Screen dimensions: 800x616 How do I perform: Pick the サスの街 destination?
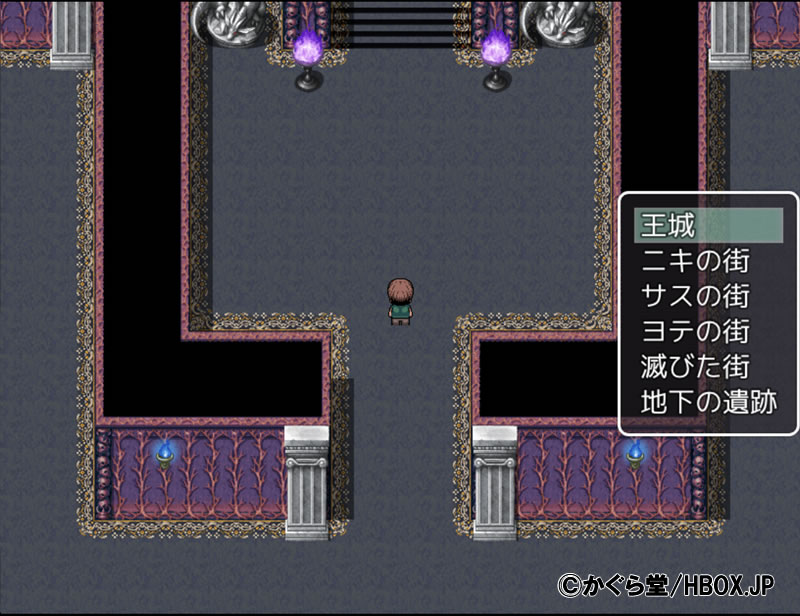[693, 296]
